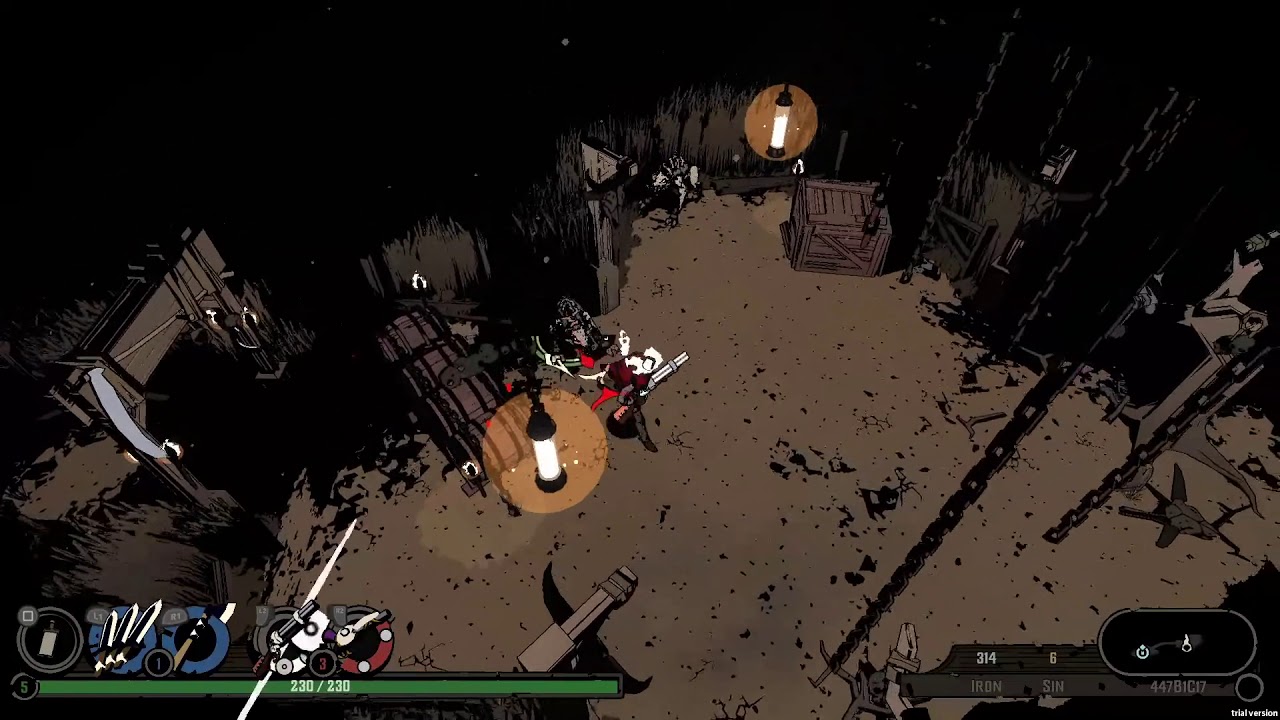Click the player marker on the minimap
The height and width of the screenshot is (720, 1280).
click(x=1187, y=645)
